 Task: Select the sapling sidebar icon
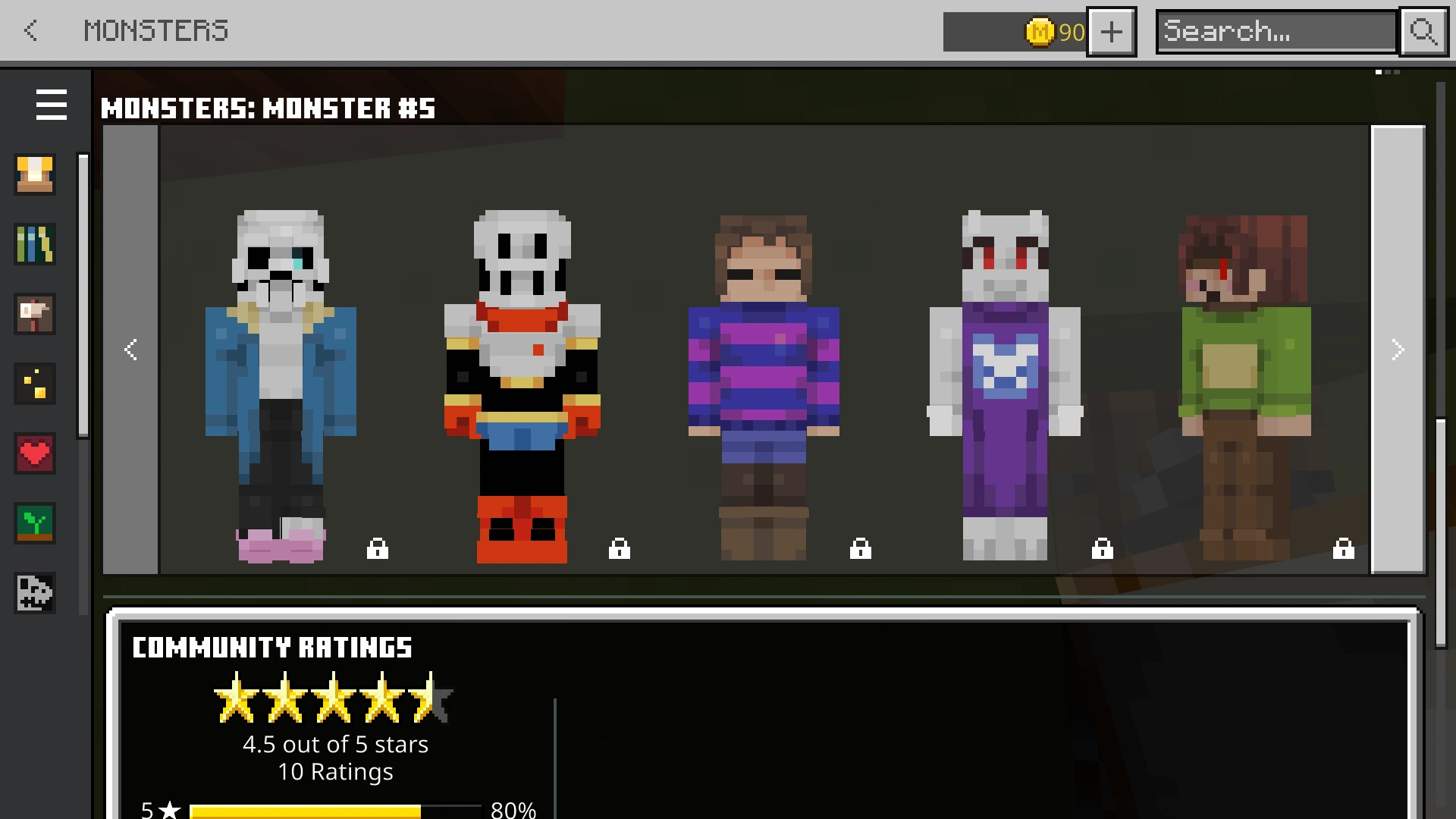[x=35, y=523]
